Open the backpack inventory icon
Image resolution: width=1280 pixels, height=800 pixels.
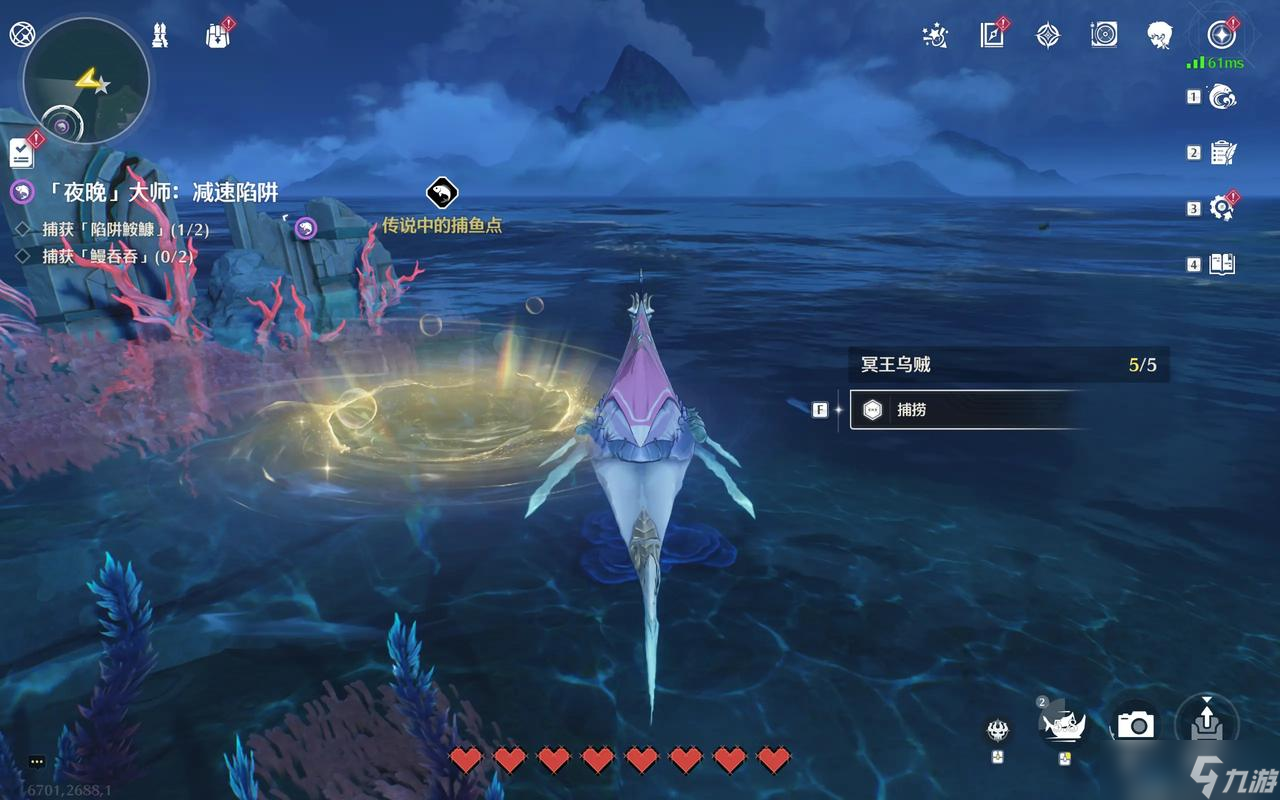coord(218,35)
